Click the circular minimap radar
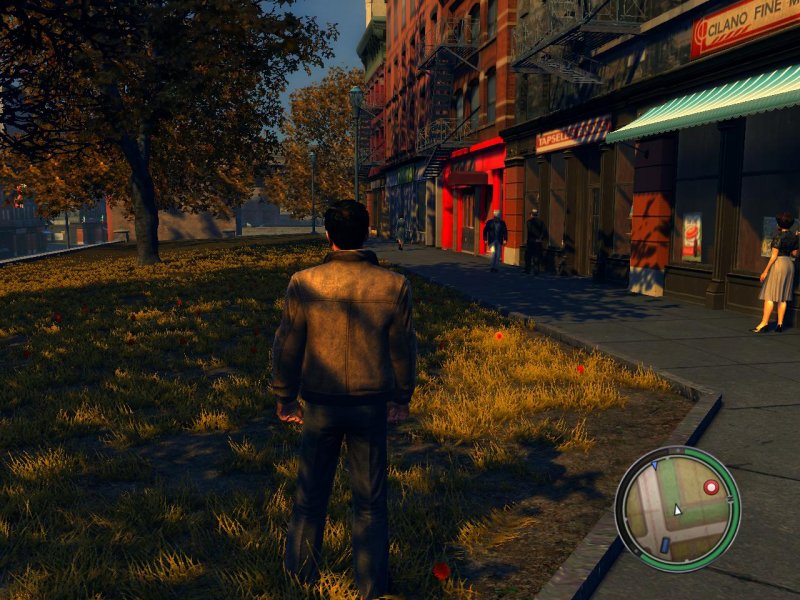The height and width of the screenshot is (600, 800). 677,508
